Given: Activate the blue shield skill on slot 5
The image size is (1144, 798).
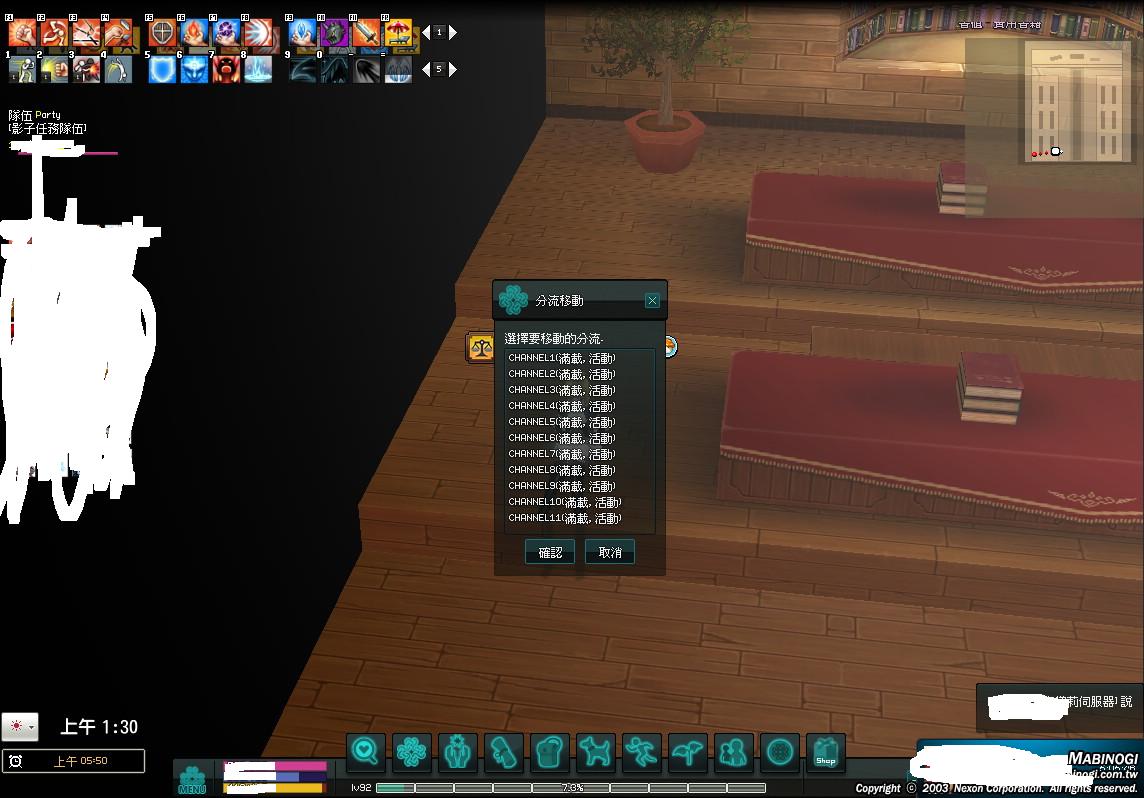Looking at the screenshot, I should click(162, 69).
